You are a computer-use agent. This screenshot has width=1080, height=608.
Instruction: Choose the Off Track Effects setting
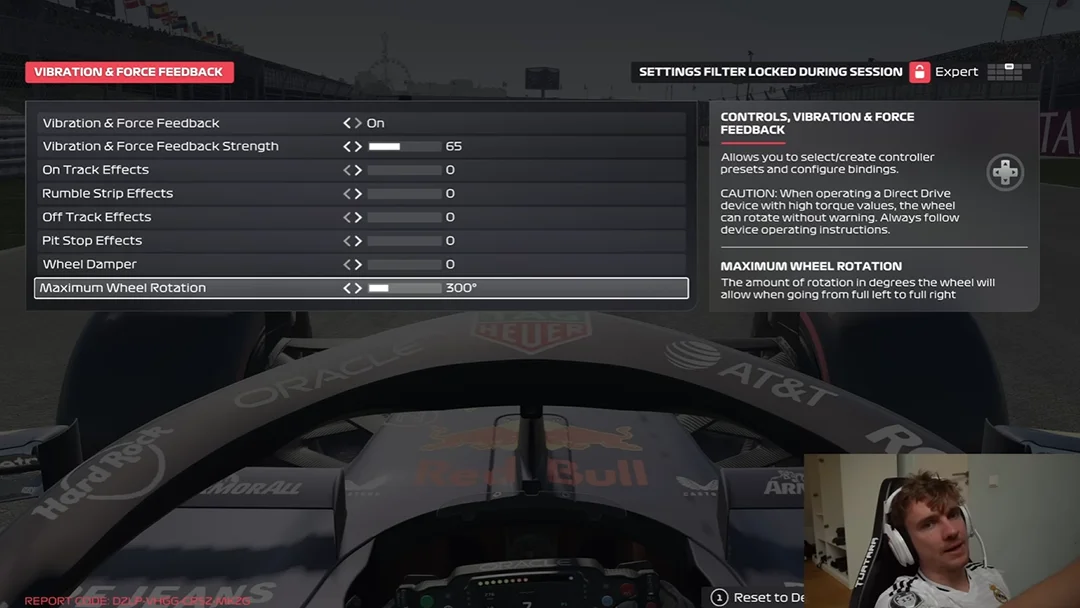click(96, 217)
